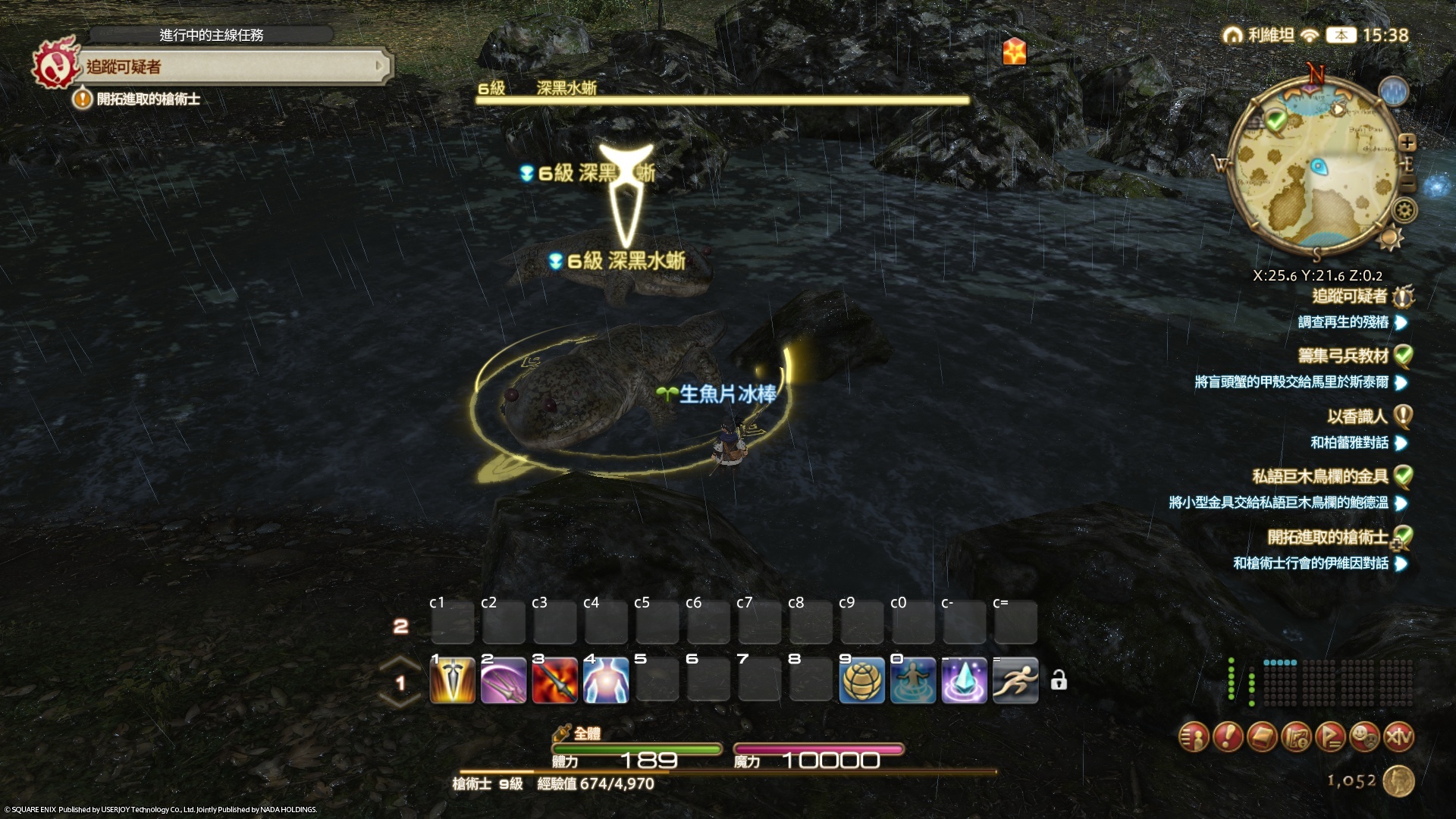Open minimap settings gear
Viewport: 1456px width, 819px height.
click(x=1404, y=210)
